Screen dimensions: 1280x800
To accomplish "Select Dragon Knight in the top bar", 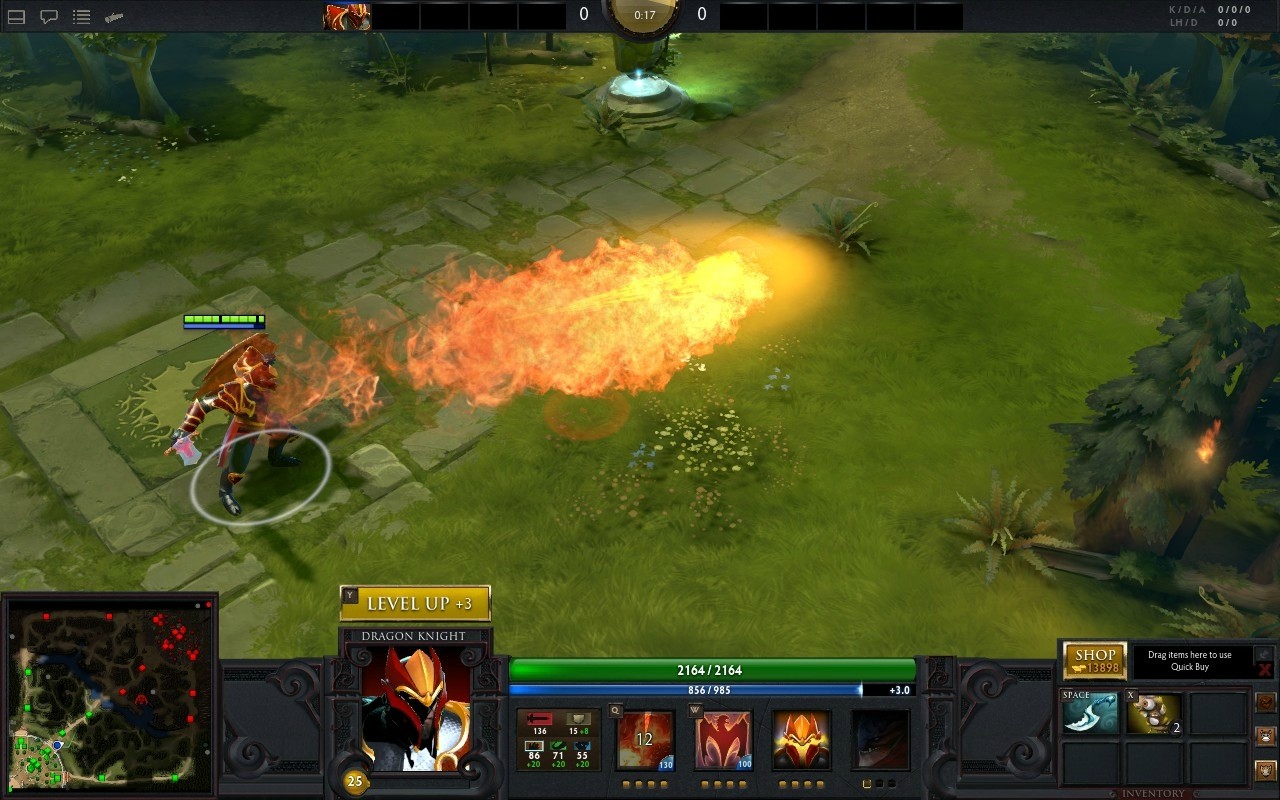I will click(347, 16).
